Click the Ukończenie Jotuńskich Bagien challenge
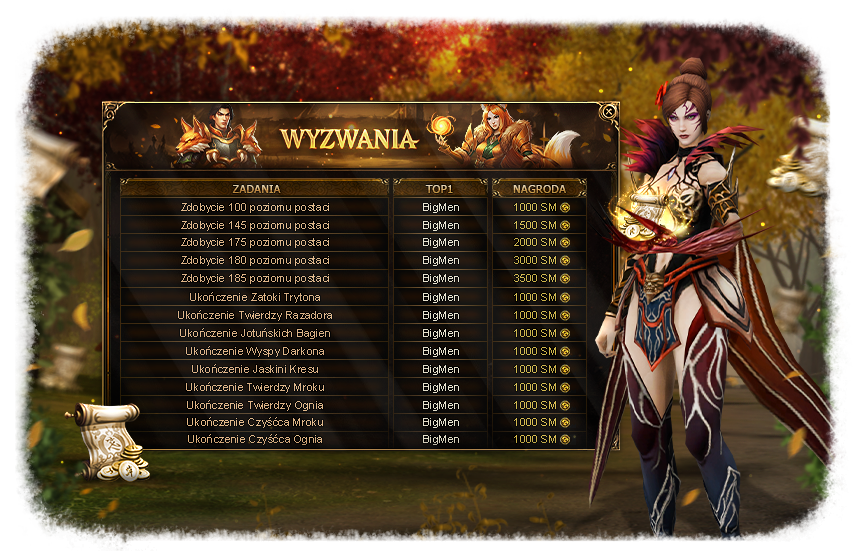 (255, 333)
